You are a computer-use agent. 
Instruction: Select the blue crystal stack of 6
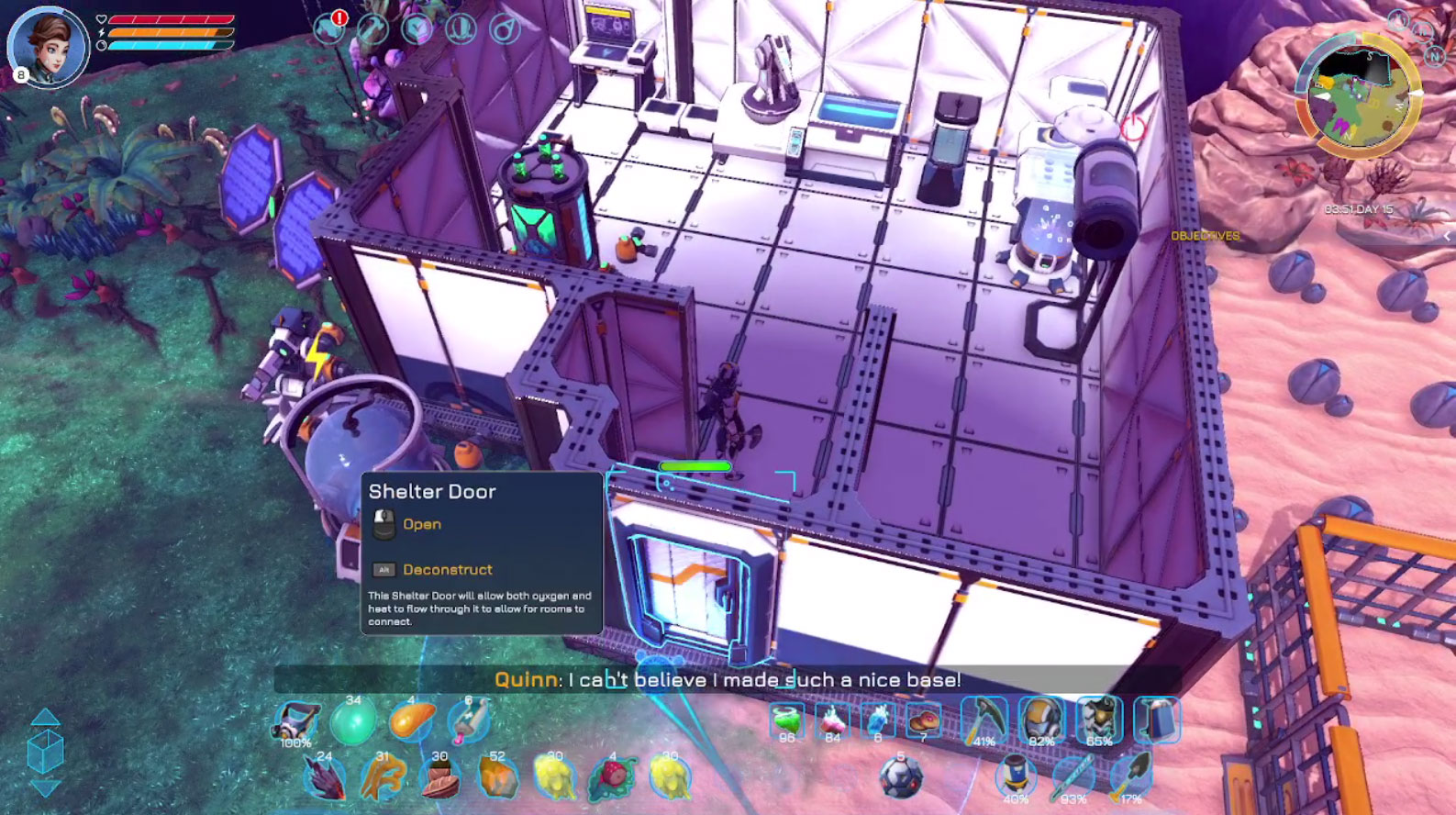point(877,721)
